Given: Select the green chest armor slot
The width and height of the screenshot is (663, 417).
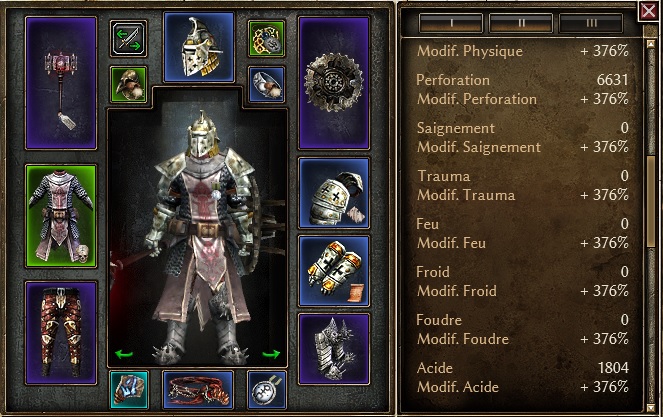Looking at the screenshot, I should coord(61,215).
